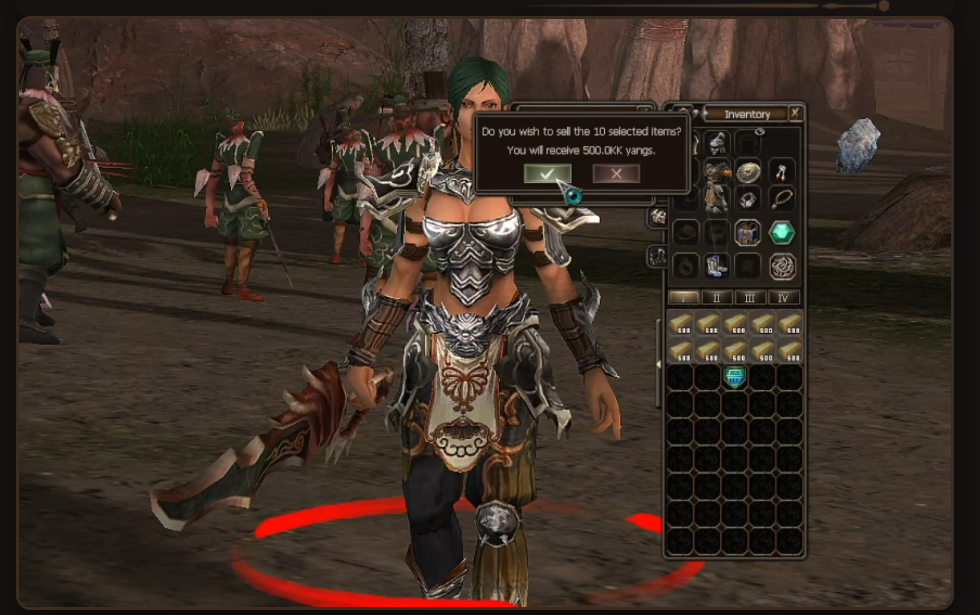
Task: Select the green emerald equipment slot
Action: click(781, 233)
